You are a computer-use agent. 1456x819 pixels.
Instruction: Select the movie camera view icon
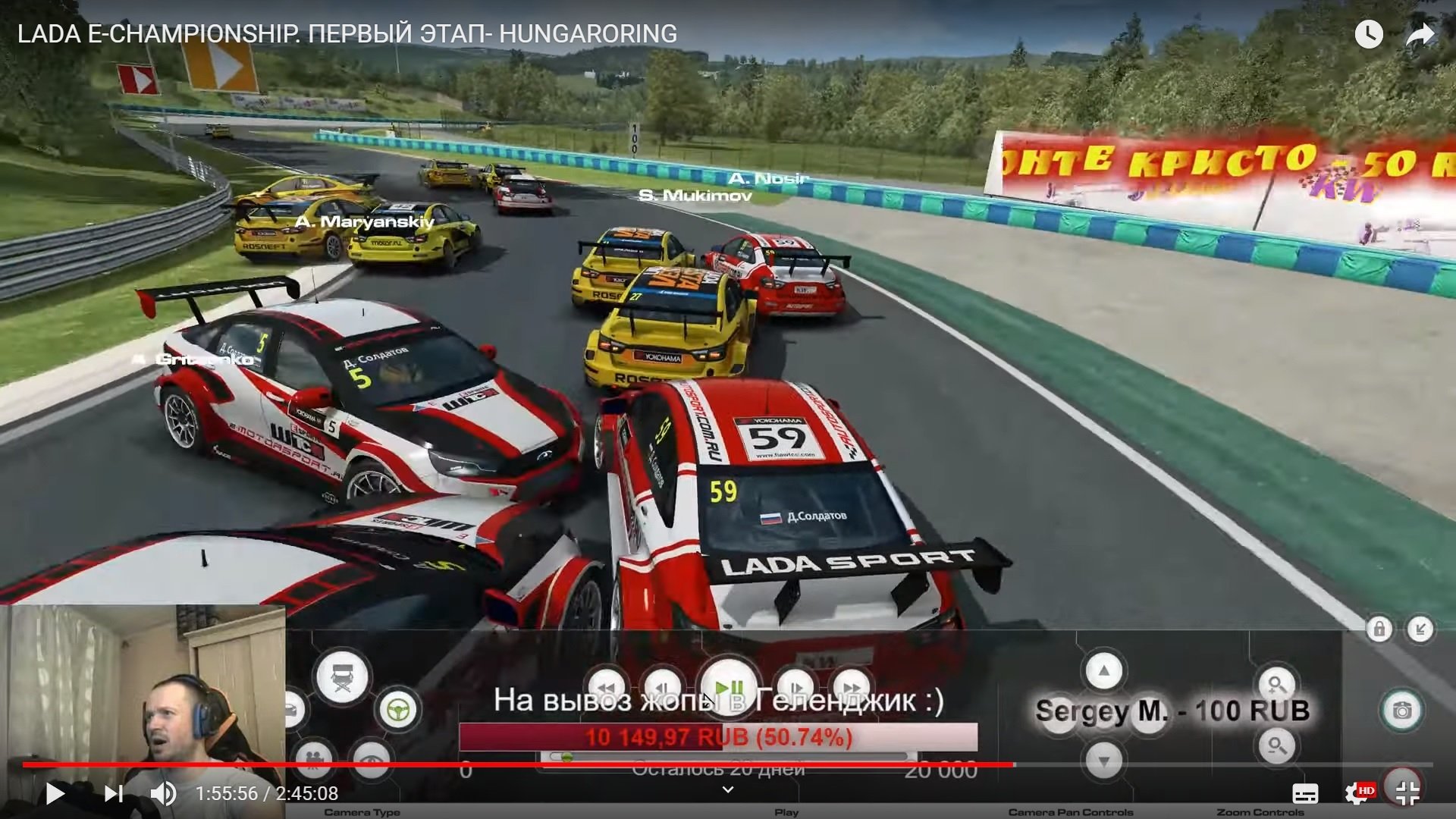tap(314, 757)
